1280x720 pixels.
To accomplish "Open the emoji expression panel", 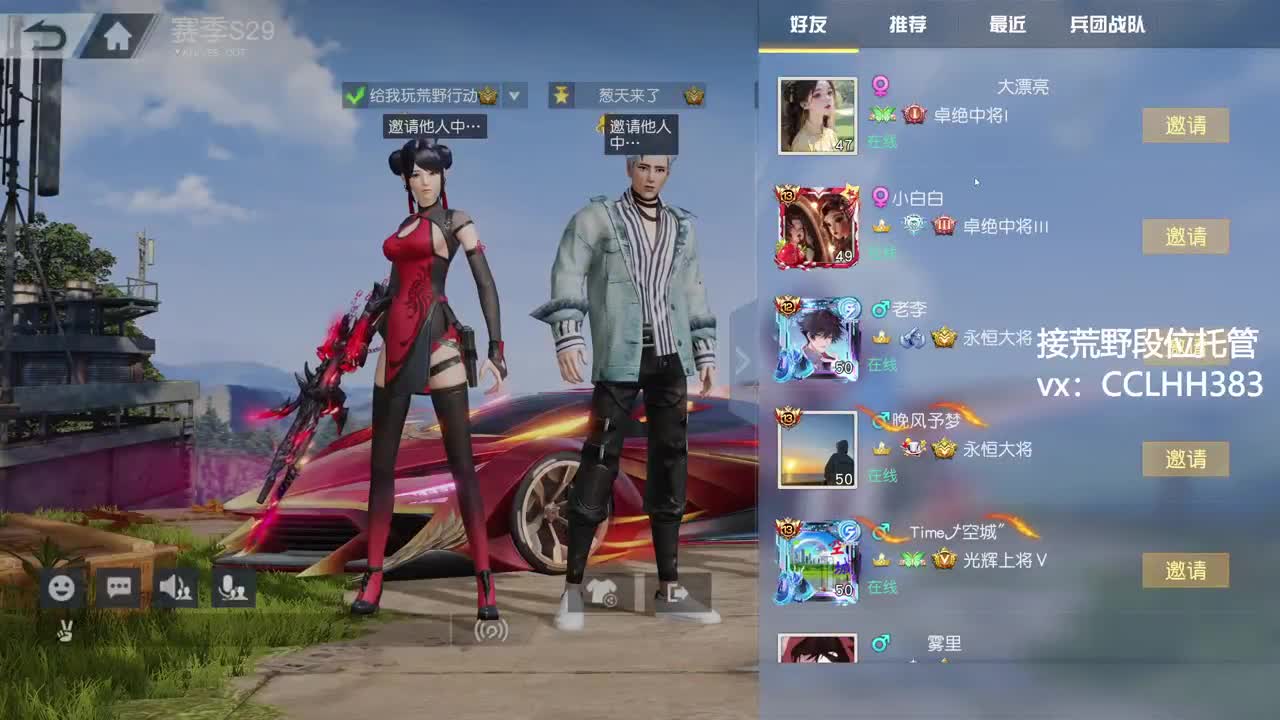I will tap(60, 590).
